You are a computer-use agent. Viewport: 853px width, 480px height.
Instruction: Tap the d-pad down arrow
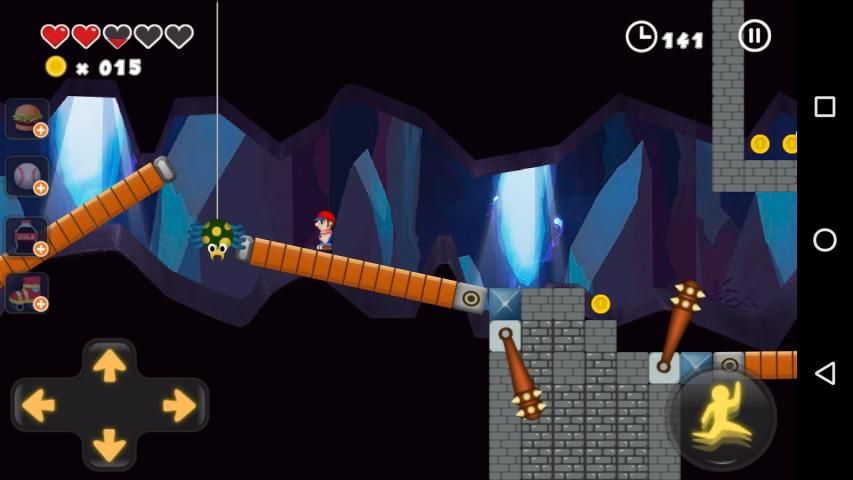tap(109, 444)
